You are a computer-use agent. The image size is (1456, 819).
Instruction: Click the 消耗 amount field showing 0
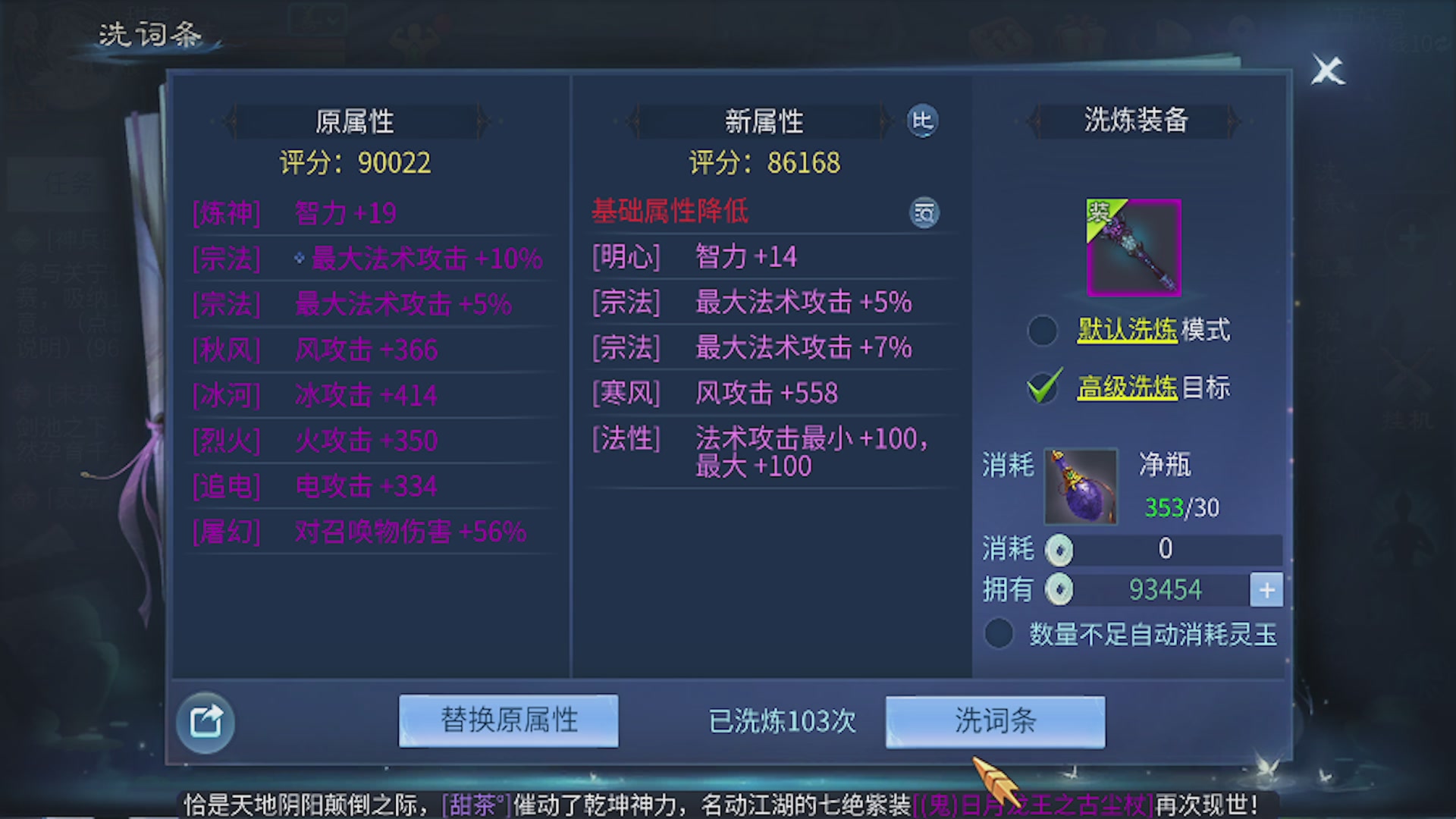coord(1166,549)
